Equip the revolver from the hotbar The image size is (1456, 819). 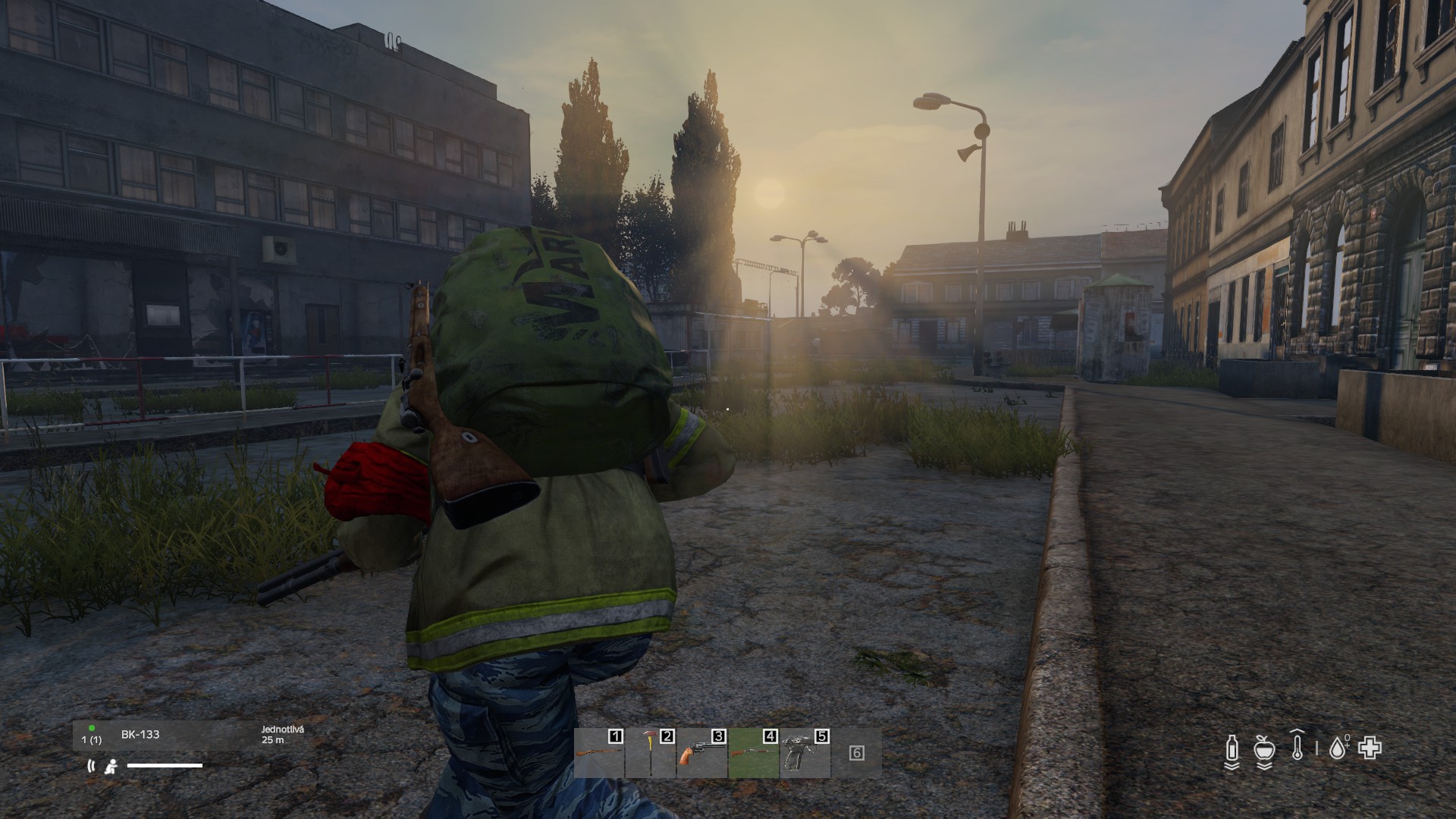(x=702, y=754)
